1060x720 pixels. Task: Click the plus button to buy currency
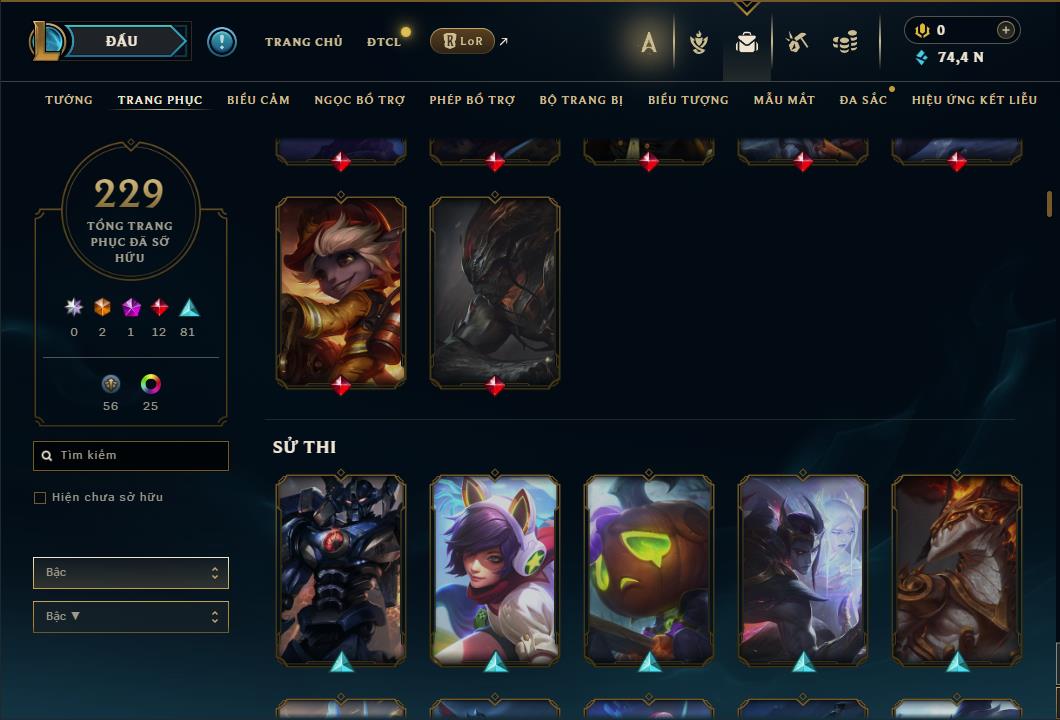click(x=1006, y=30)
